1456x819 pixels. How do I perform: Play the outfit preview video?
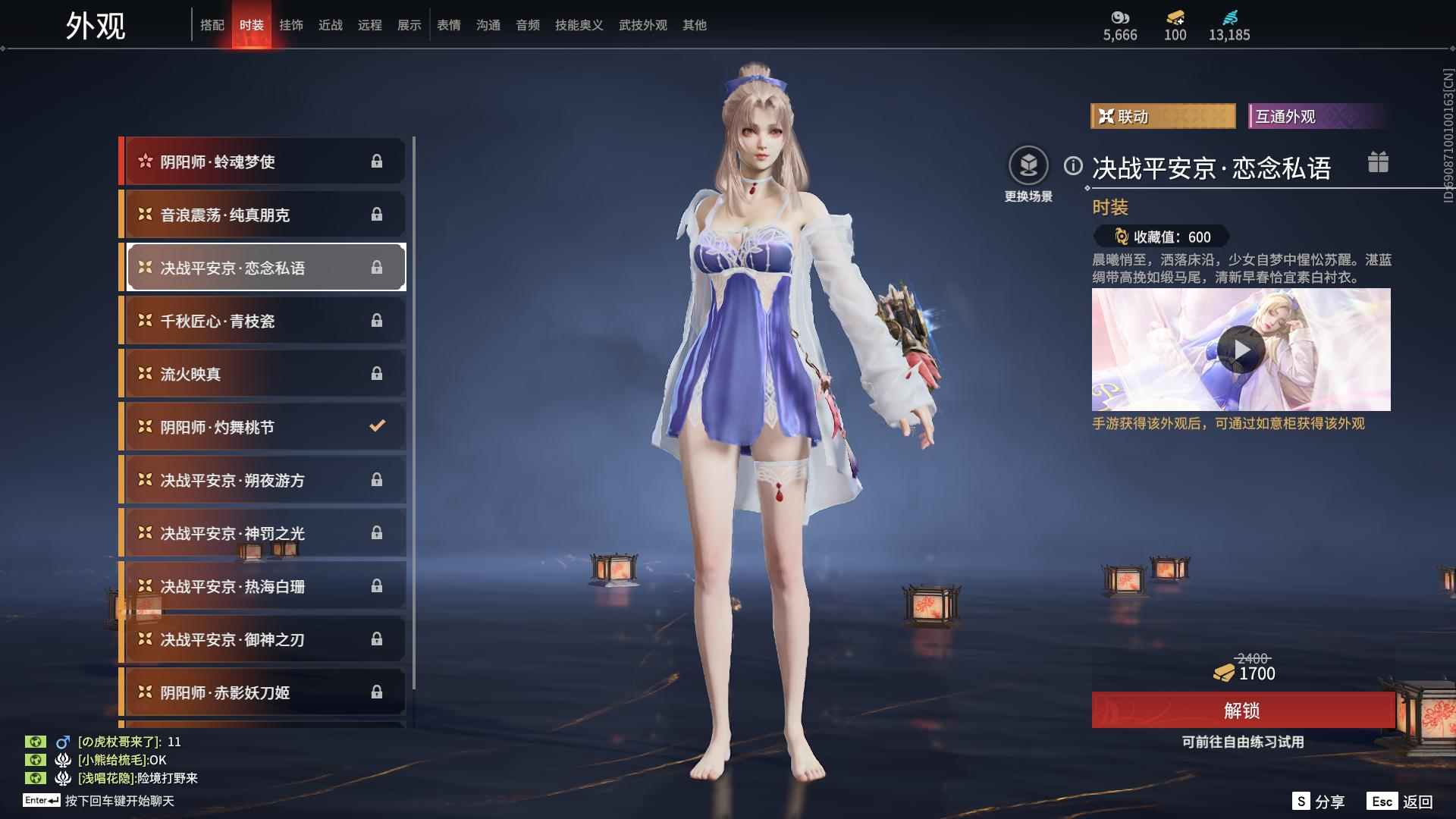click(x=1241, y=350)
